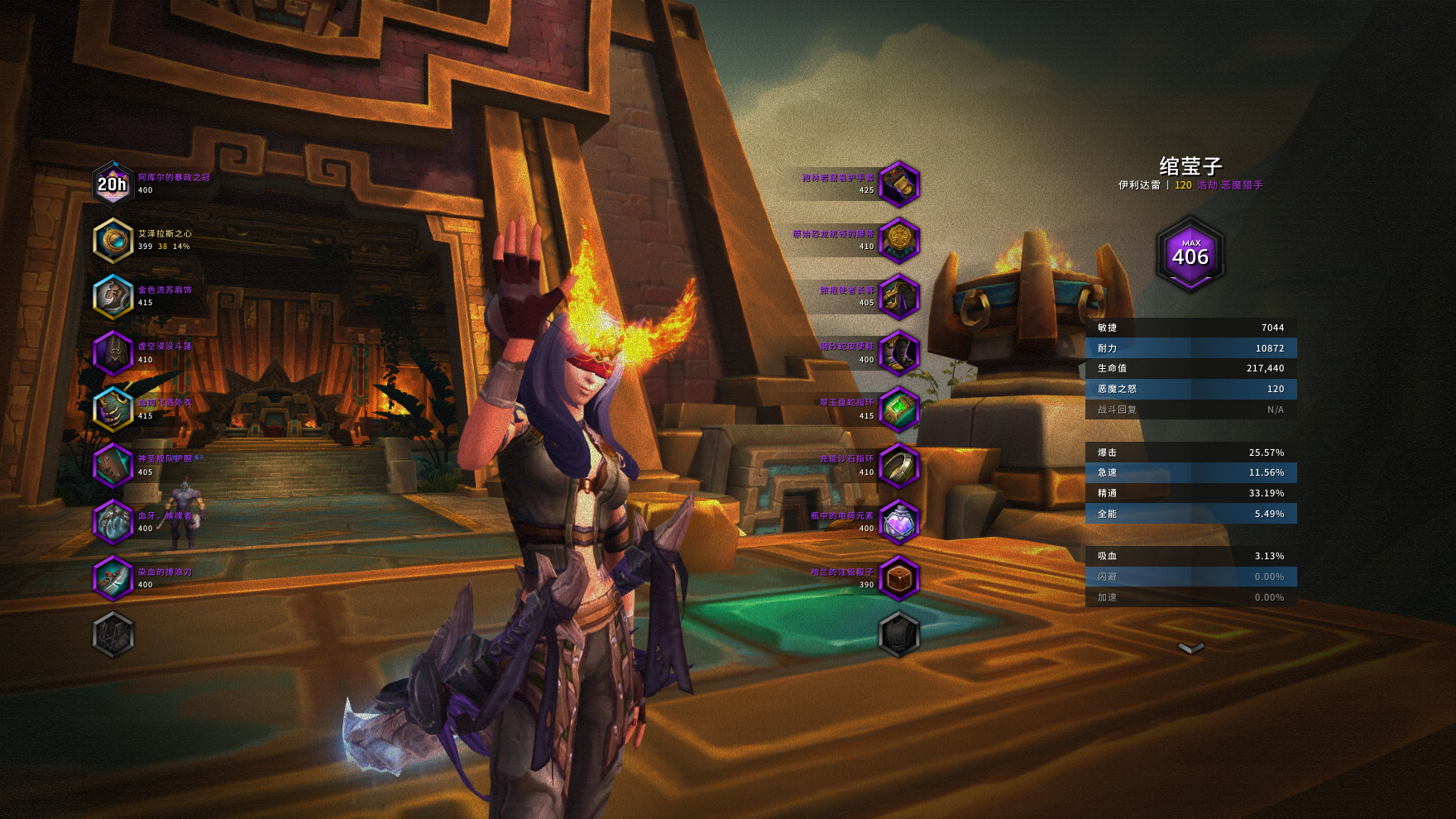Select the 阿库尔的暴政之冠 helmet slot
This screenshot has width=1456, height=819.
(x=113, y=184)
